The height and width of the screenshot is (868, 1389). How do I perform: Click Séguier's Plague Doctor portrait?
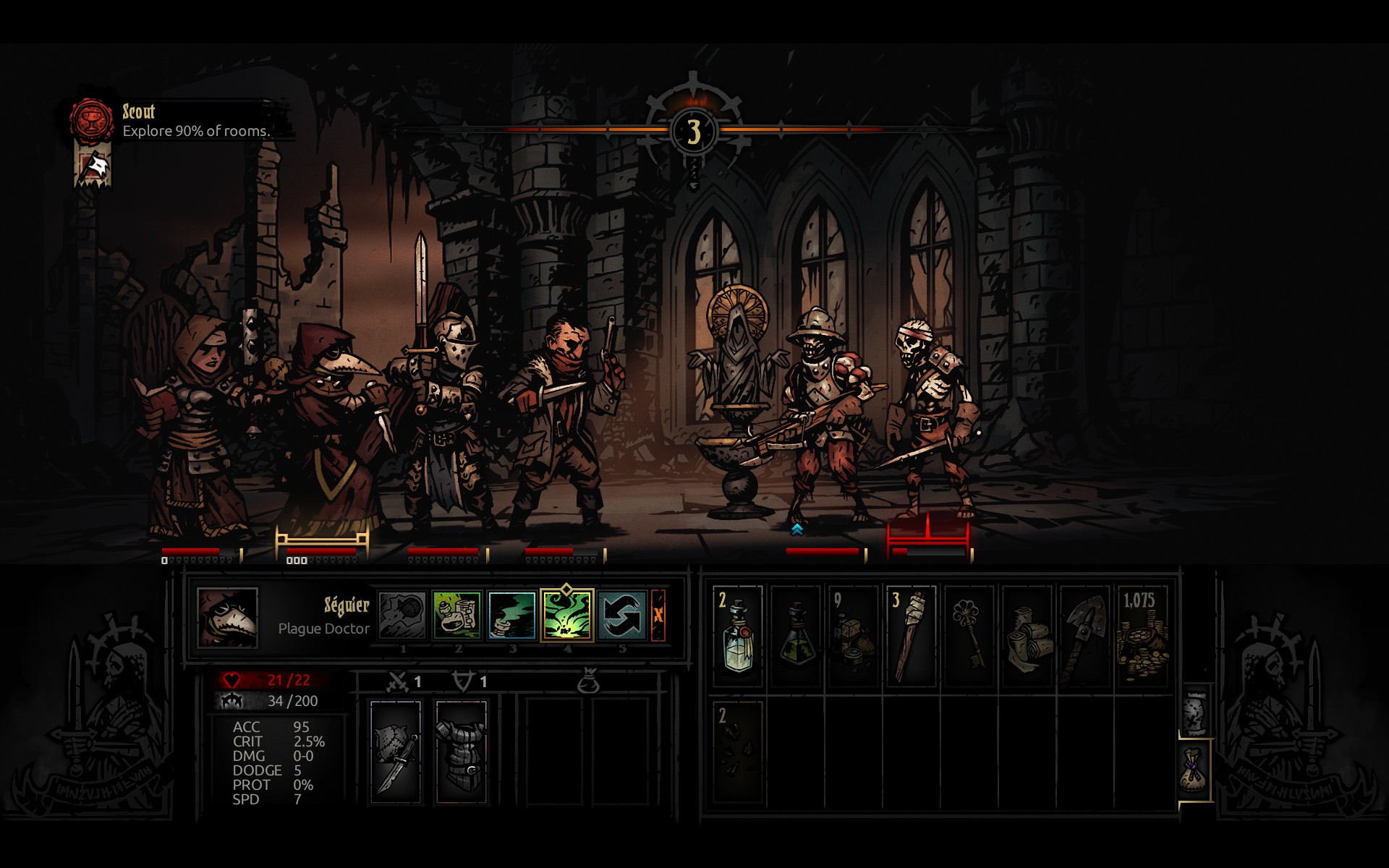228,617
